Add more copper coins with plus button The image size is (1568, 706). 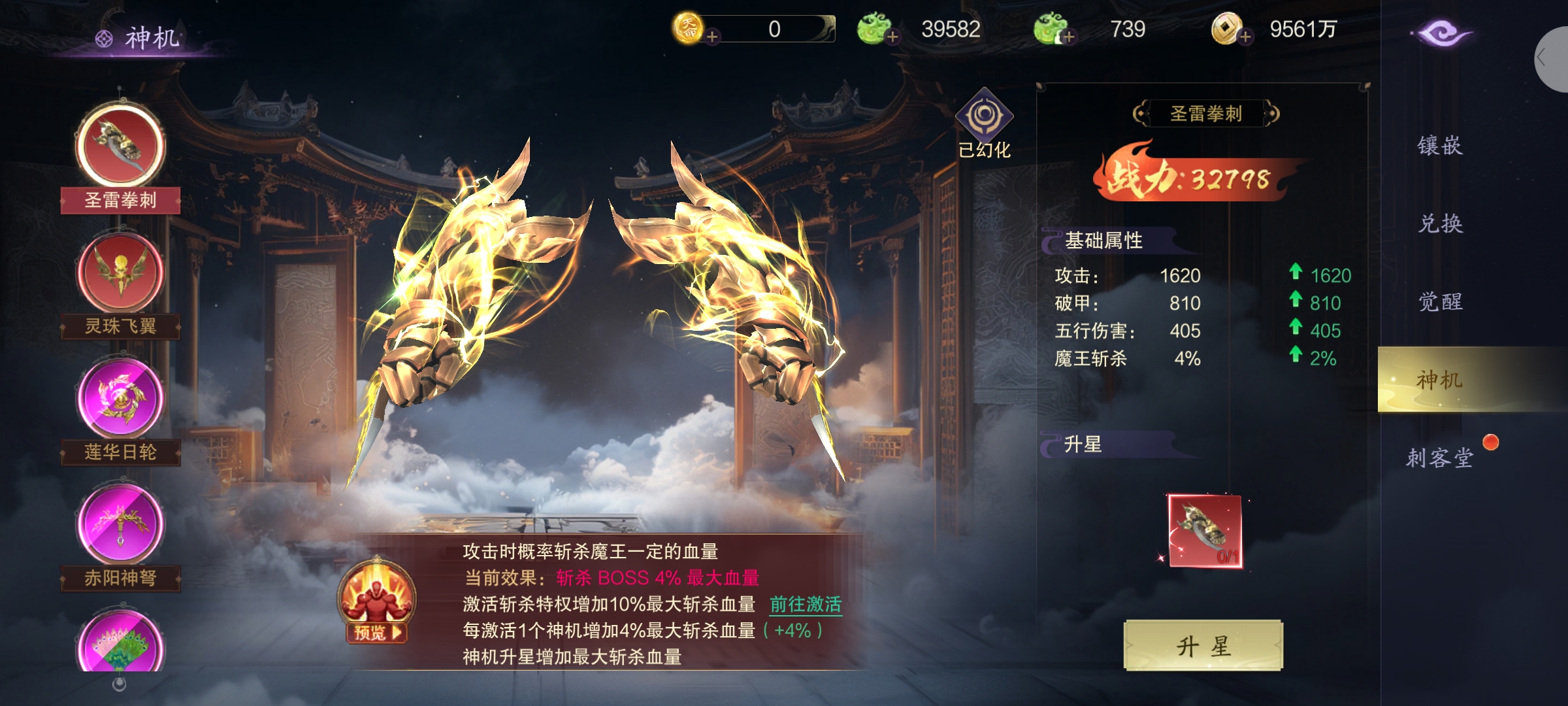pyautogui.click(x=1245, y=37)
